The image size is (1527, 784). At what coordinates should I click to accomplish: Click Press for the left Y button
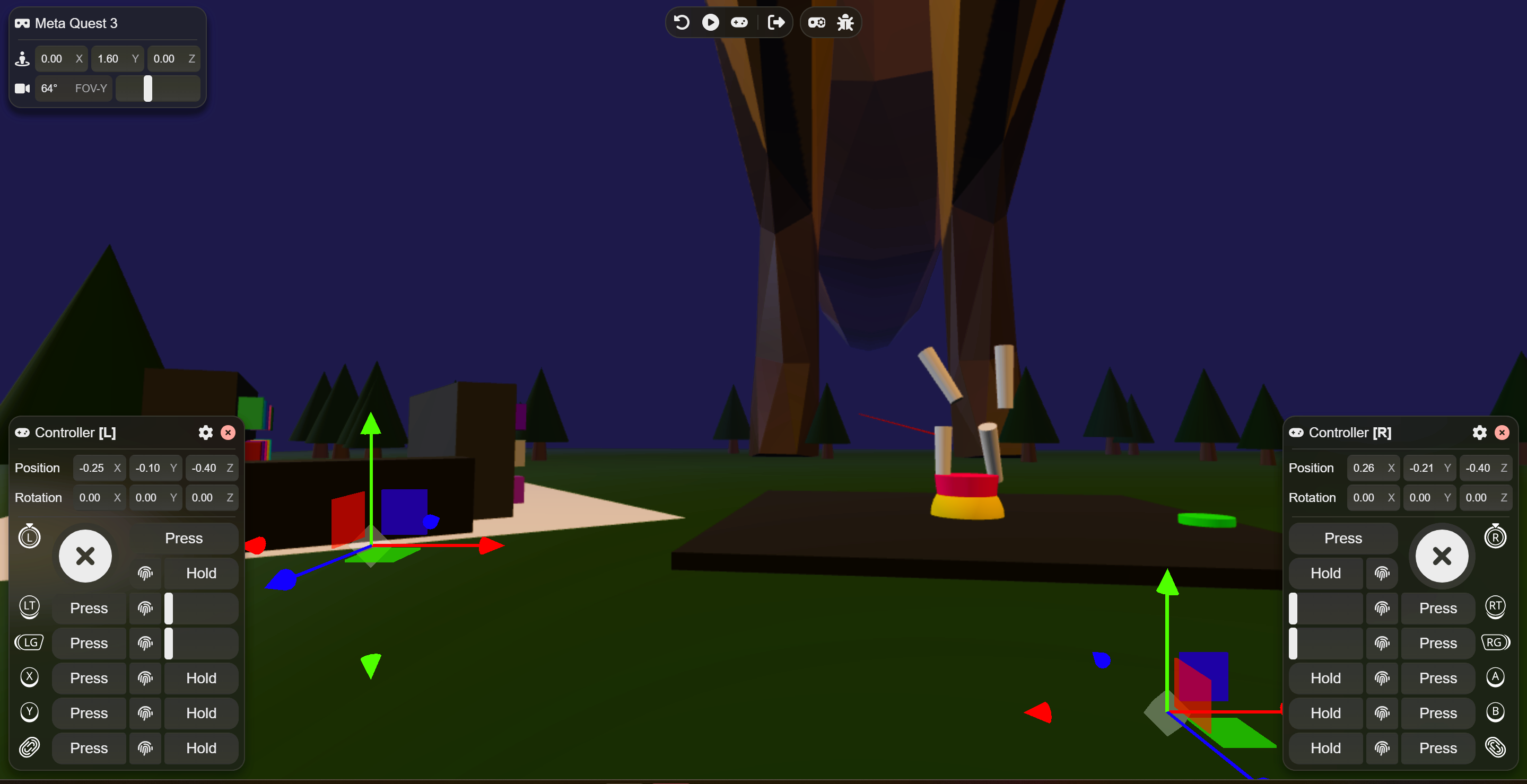[89, 713]
